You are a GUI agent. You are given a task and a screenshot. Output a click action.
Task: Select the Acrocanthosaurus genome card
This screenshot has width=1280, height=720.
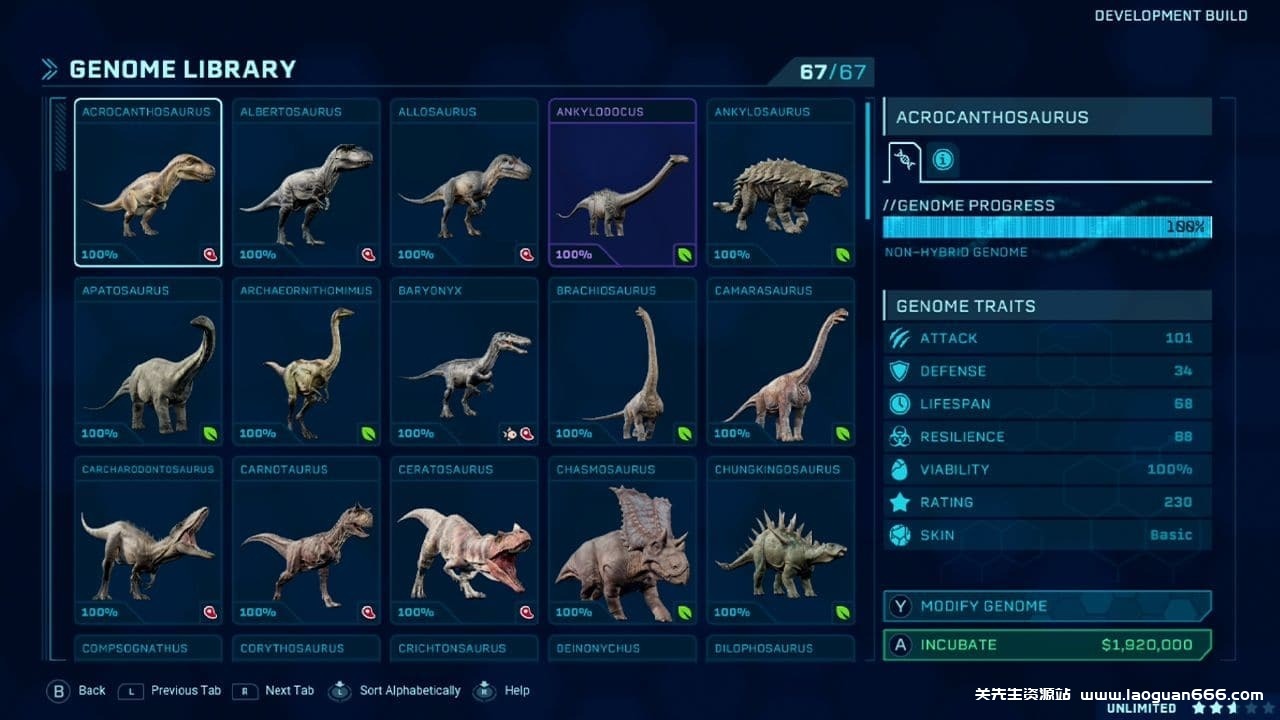click(148, 183)
